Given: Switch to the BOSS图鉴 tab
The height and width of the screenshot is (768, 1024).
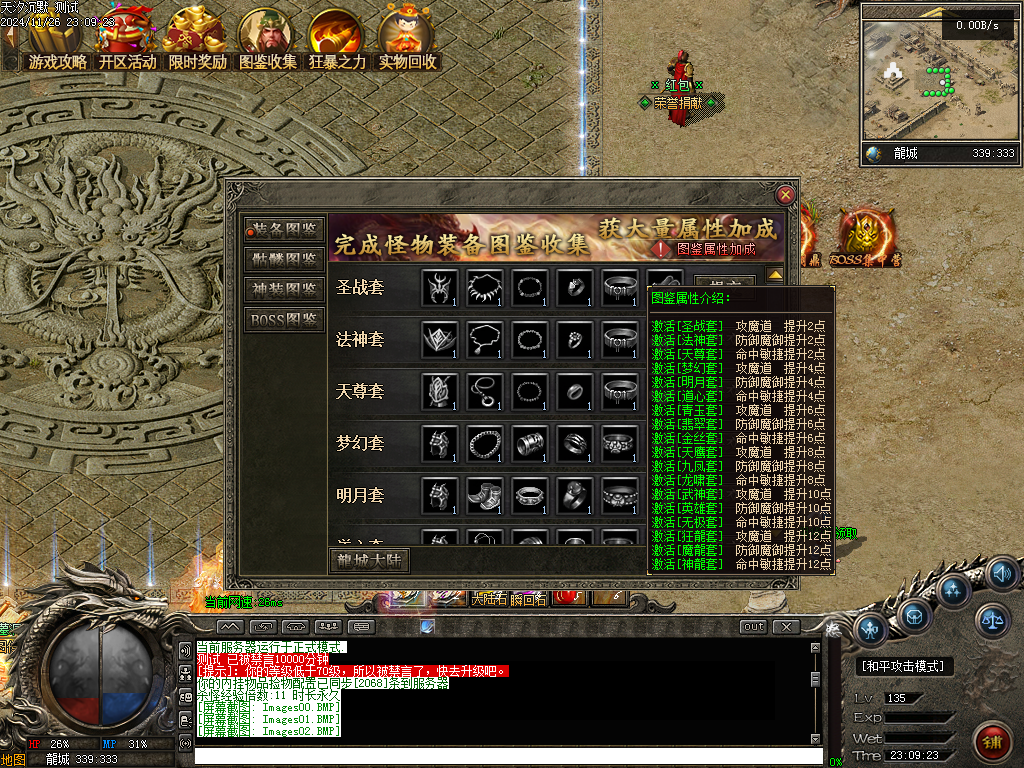Looking at the screenshot, I should click(285, 320).
